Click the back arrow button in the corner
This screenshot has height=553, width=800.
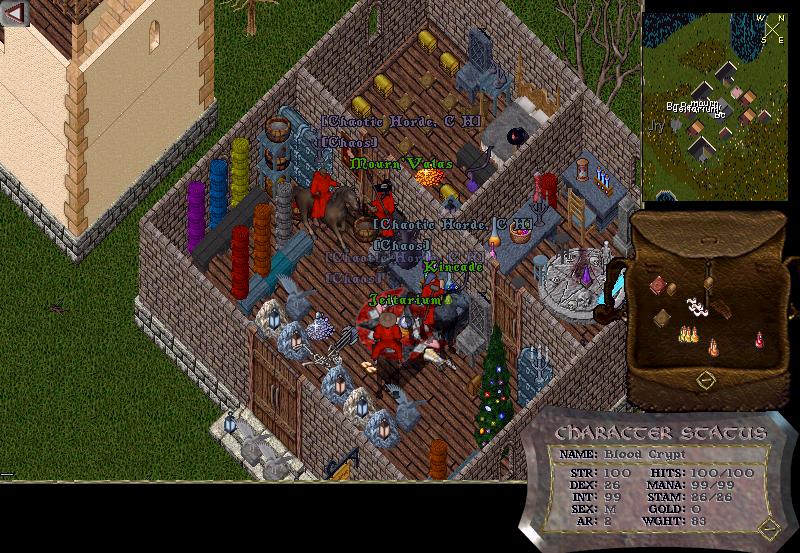coord(14,13)
